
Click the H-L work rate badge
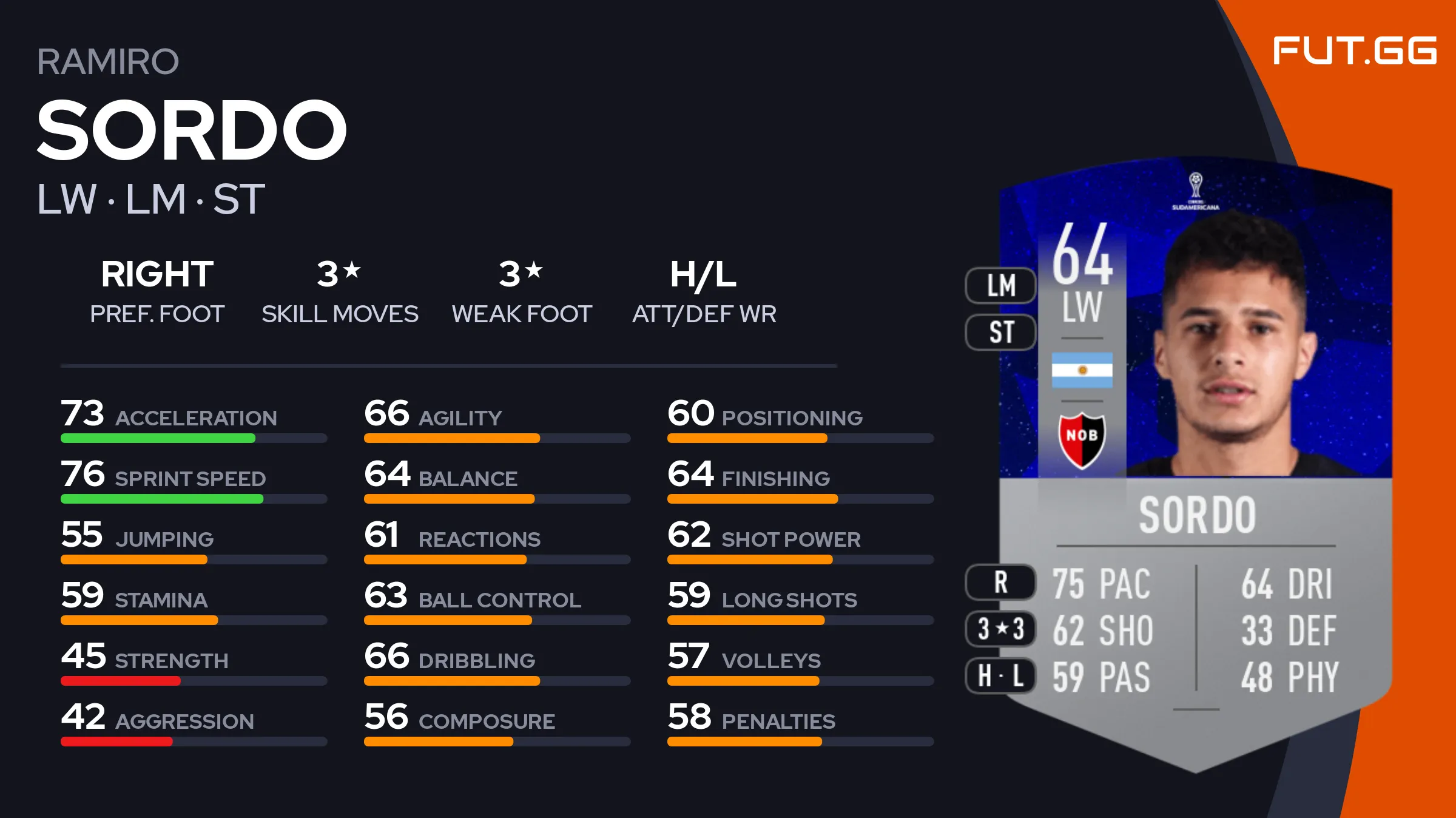coord(1000,675)
